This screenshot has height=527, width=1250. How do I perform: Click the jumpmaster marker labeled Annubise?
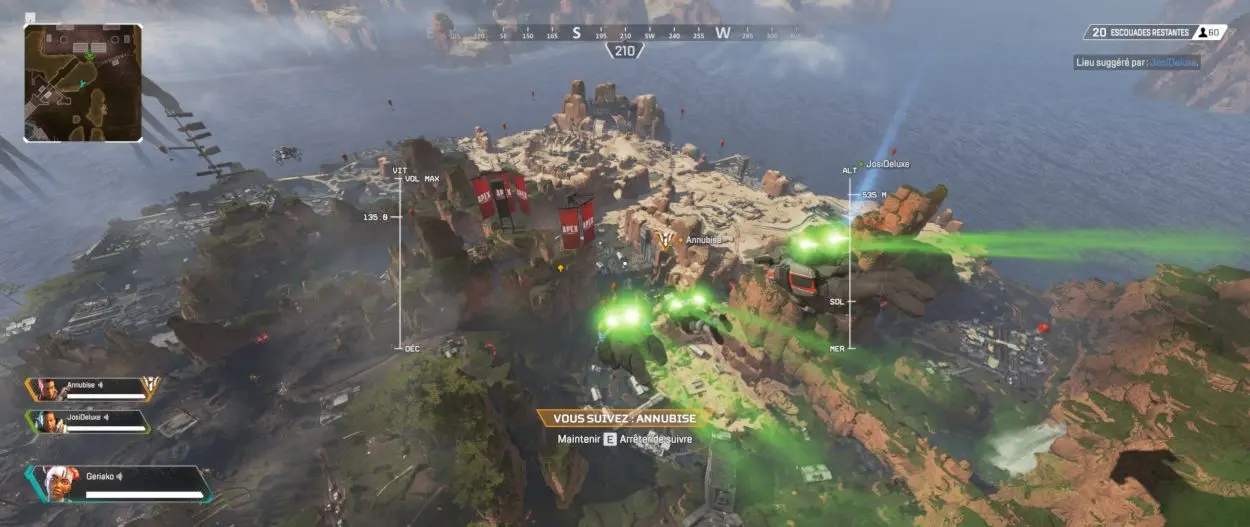click(x=665, y=240)
